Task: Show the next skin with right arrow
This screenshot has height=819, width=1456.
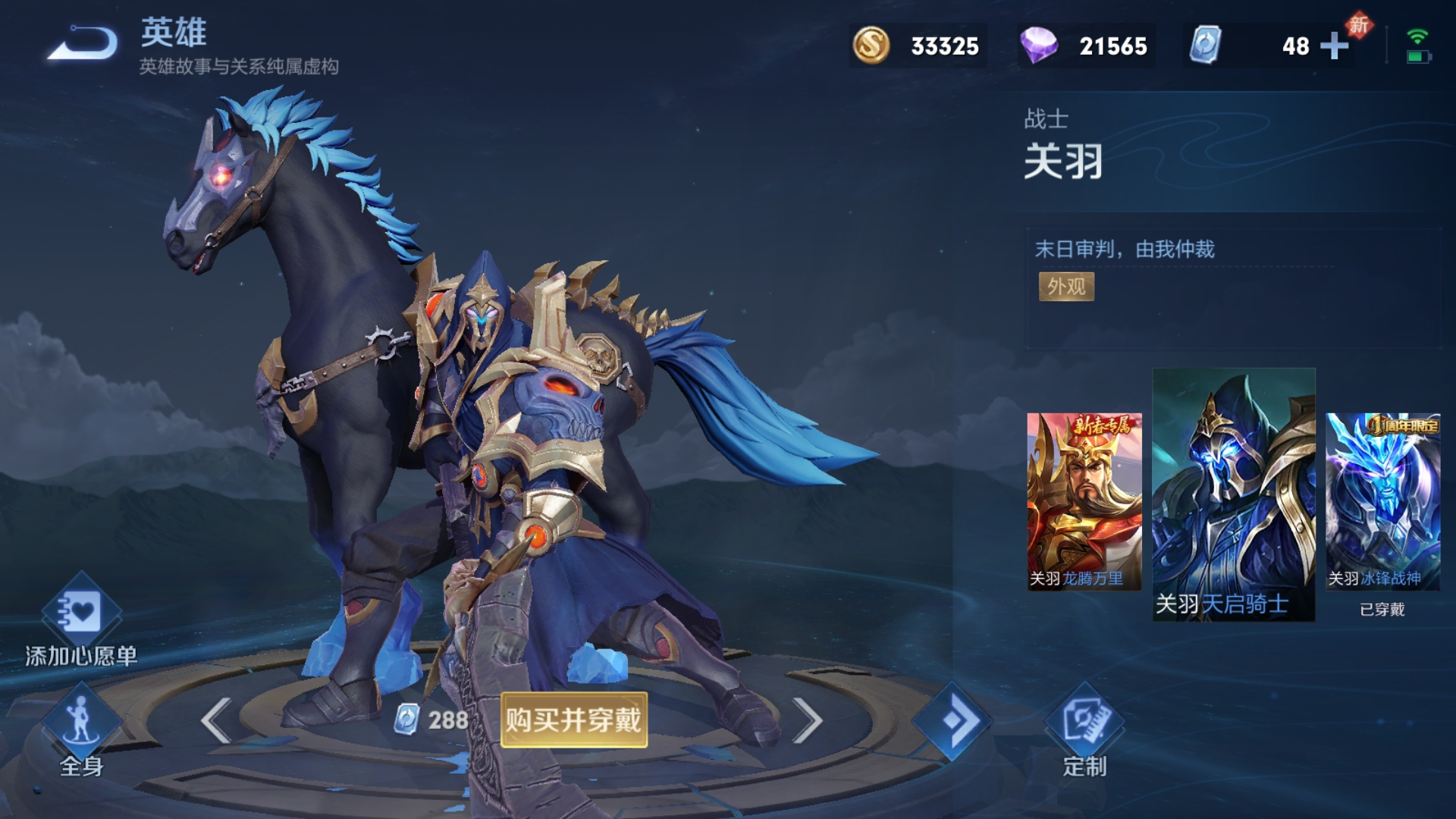Action: click(807, 720)
